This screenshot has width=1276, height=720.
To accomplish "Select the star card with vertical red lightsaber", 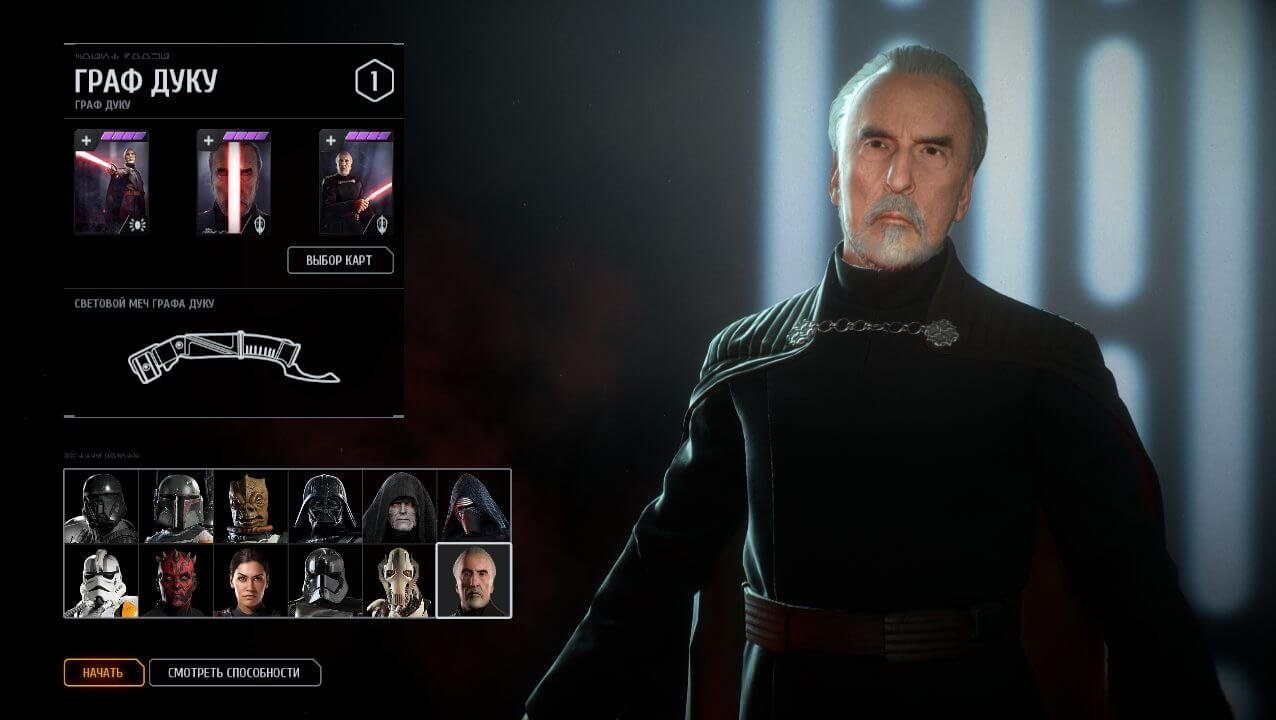I will click(x=233, y=183).
